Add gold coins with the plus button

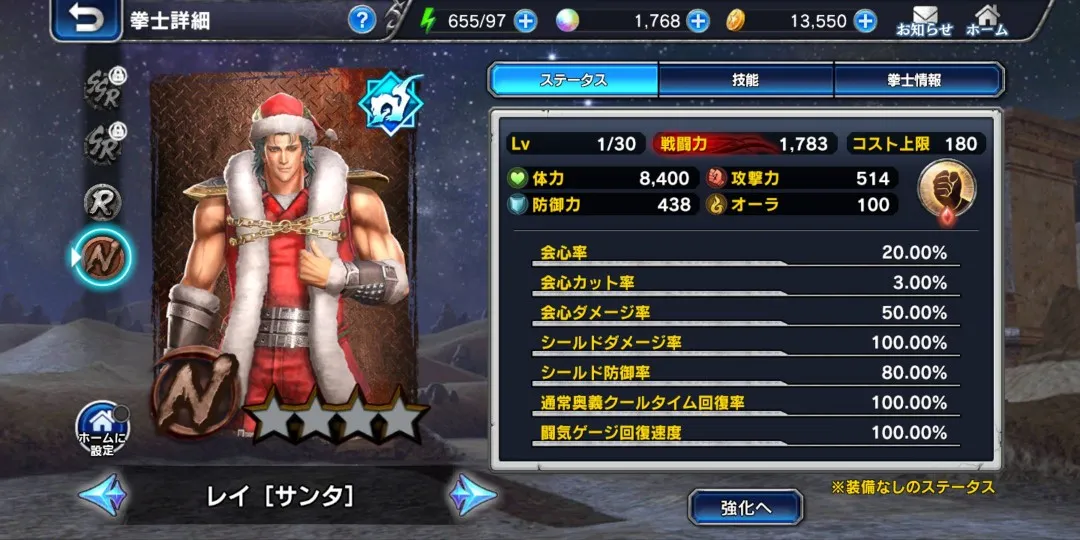pos(864,21)
